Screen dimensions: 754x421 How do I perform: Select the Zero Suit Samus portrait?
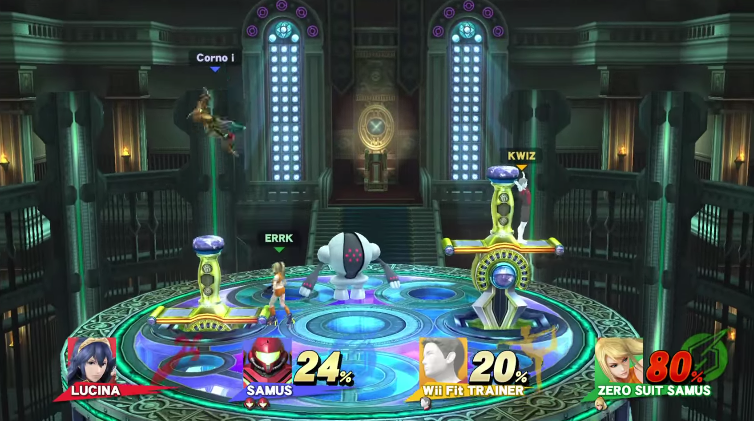click(619, 361)
